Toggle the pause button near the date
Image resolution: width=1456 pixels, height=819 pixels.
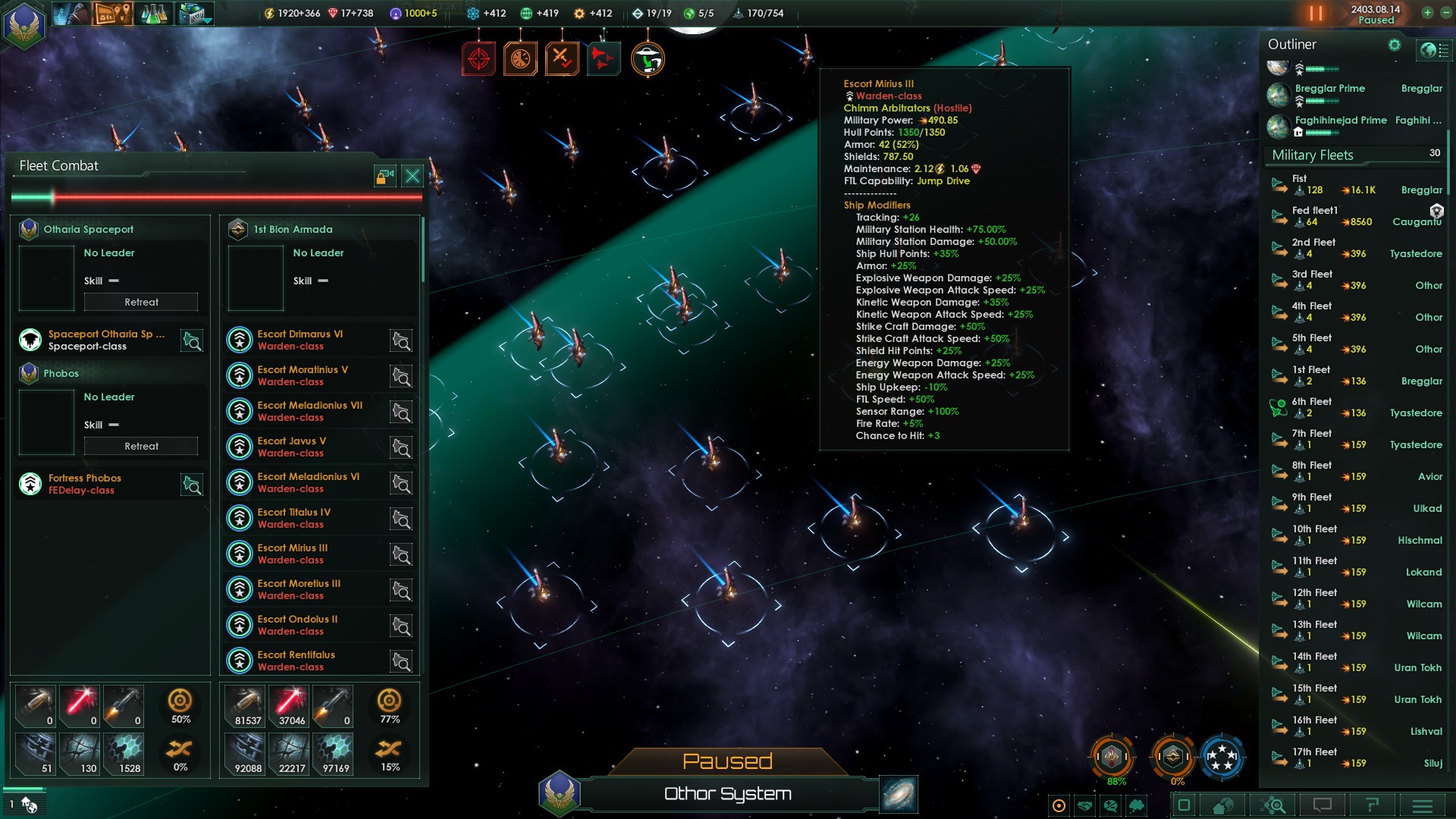point(1316,14)
